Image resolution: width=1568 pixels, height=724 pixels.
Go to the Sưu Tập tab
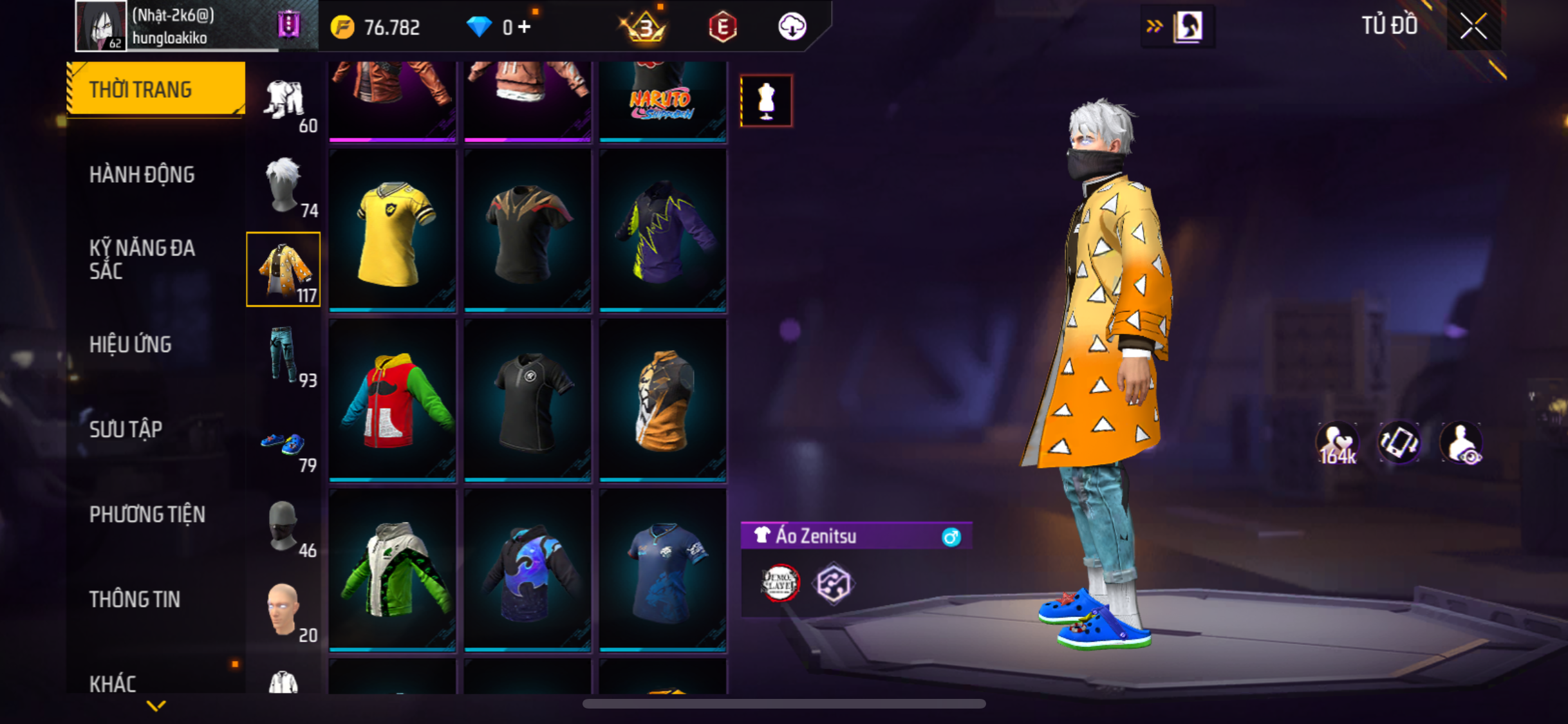tap(126, 429)
